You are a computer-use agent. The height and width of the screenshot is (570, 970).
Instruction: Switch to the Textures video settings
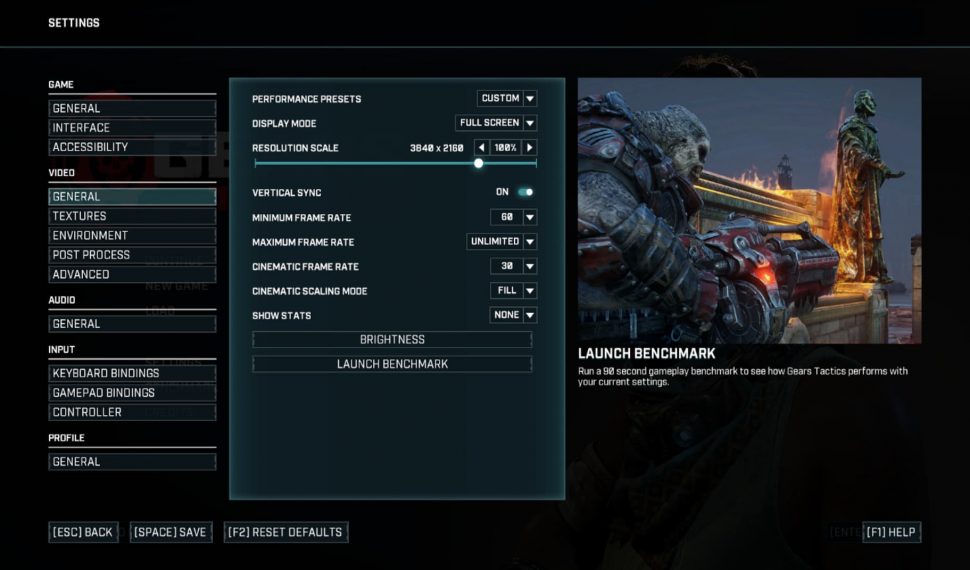pos(132,216)
